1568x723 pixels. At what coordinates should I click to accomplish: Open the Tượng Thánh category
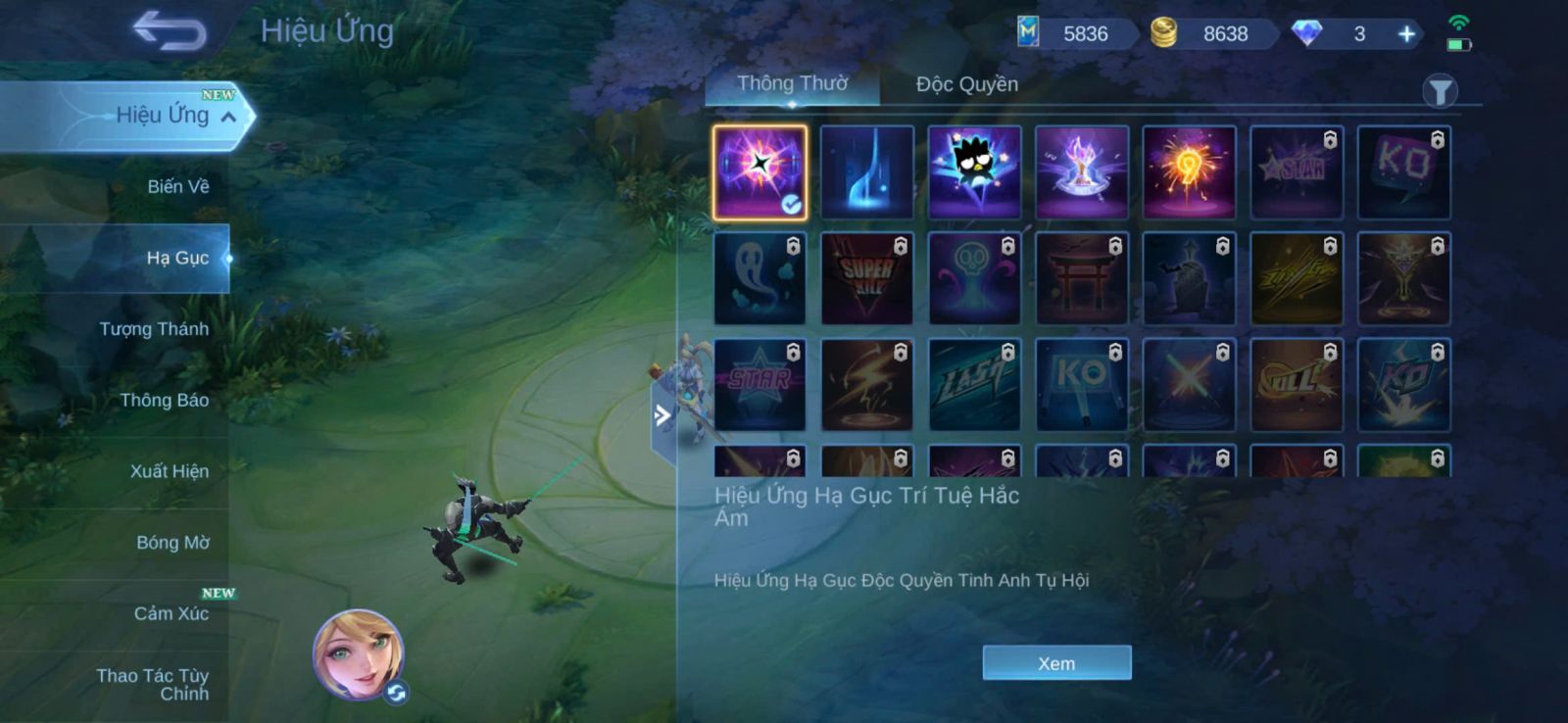[x=154, y=329]
